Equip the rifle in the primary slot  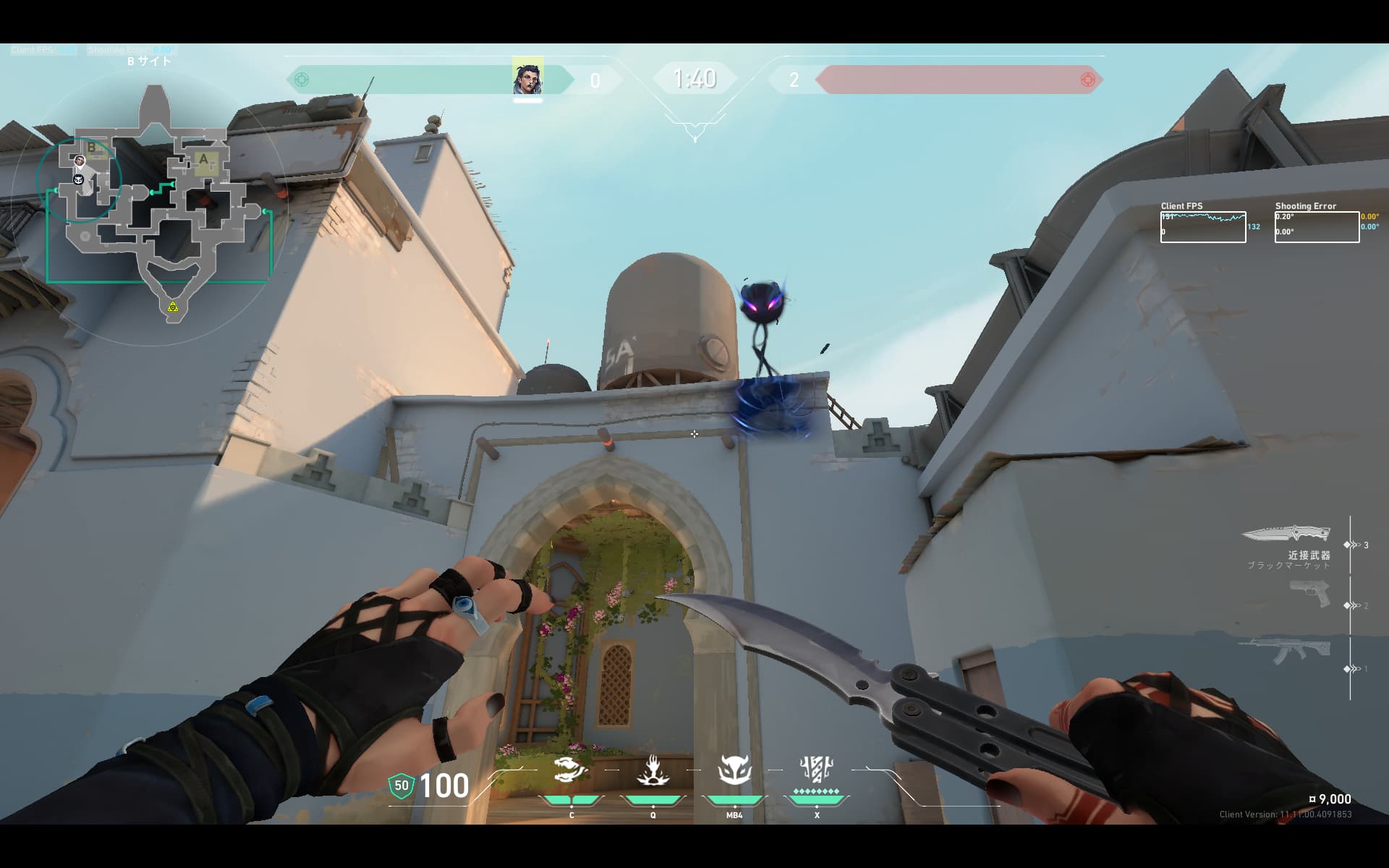click(x=1284, y=652)
